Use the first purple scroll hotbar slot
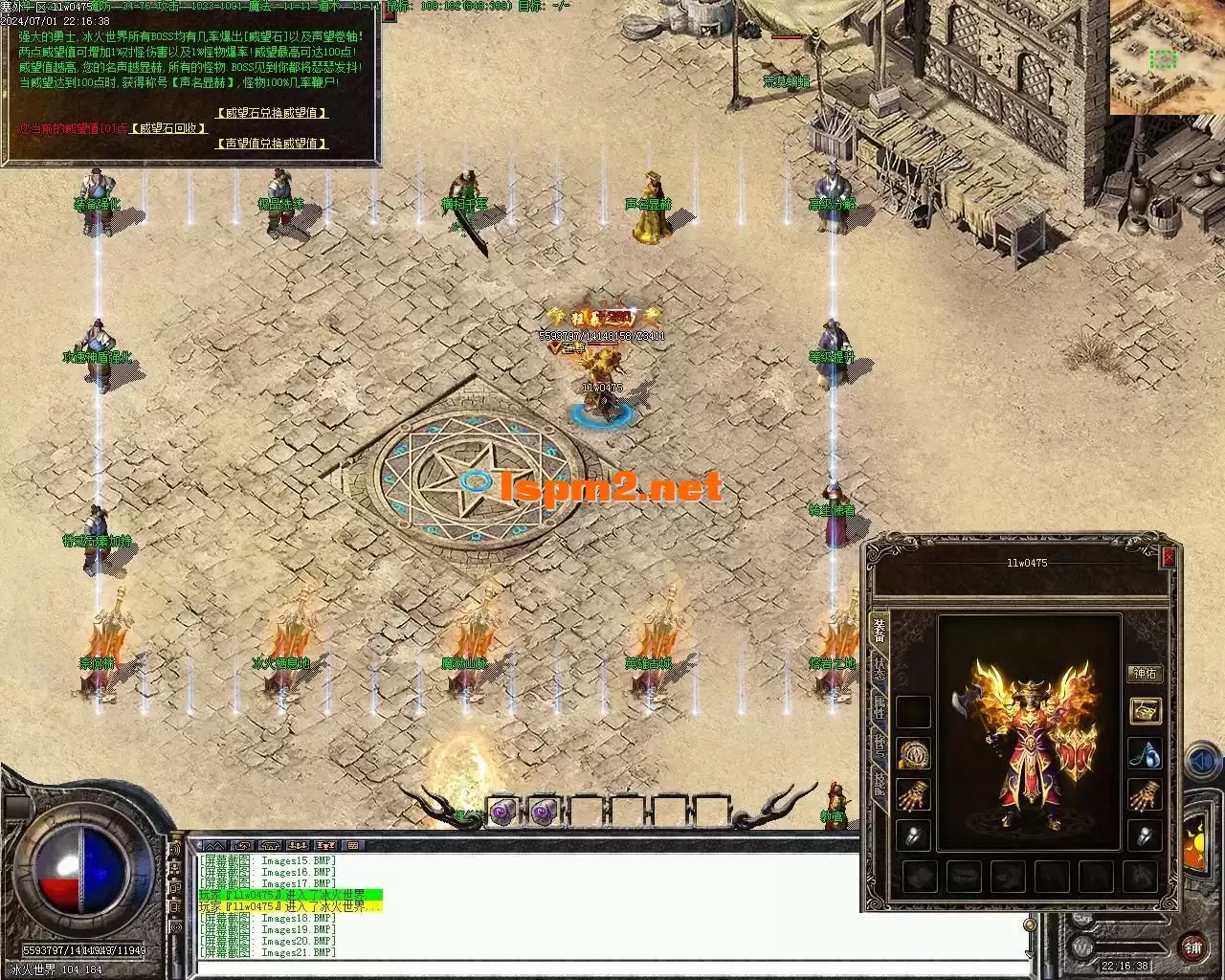 click(503, 813)
